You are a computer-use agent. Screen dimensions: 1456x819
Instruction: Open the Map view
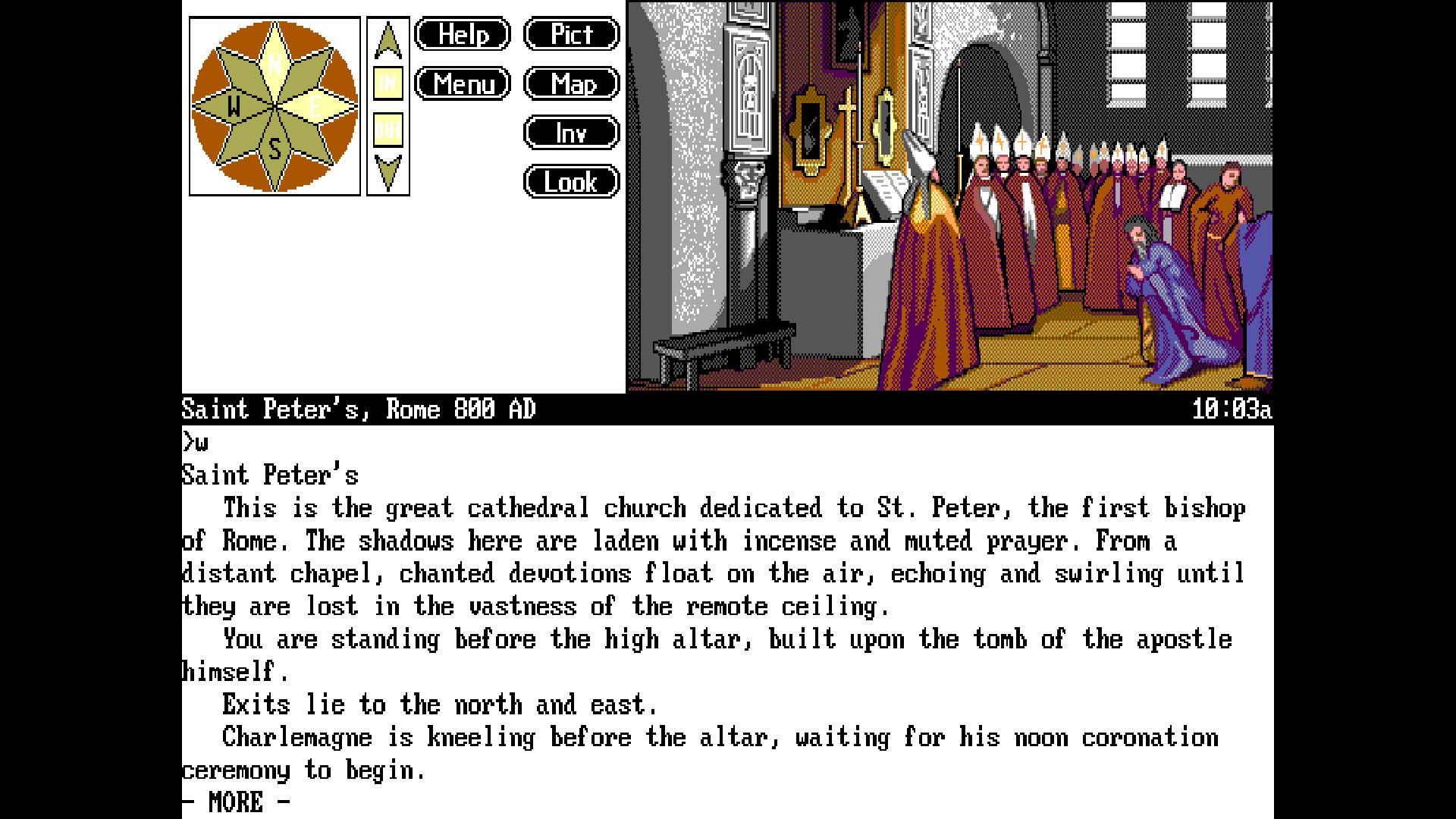(571, 83)
